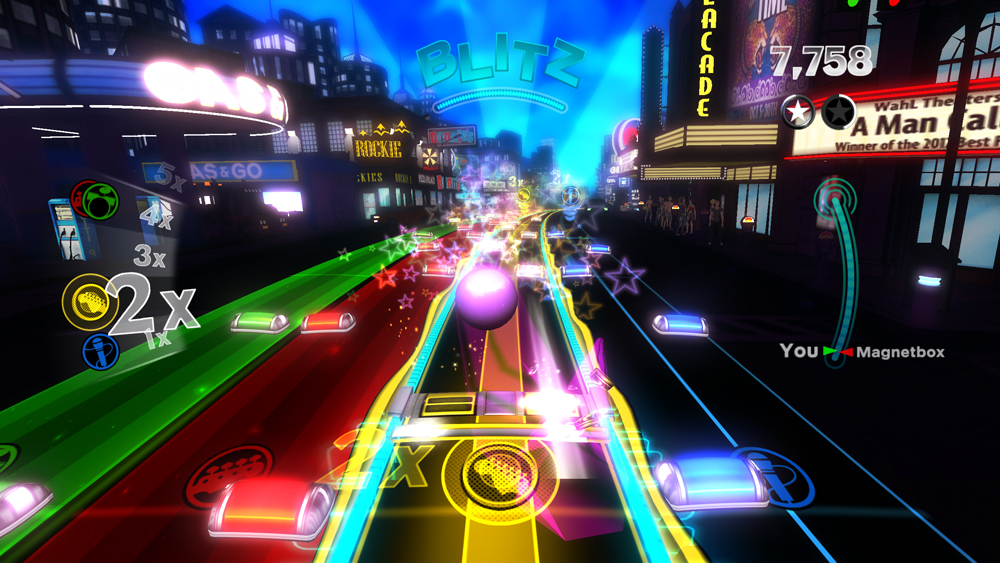Select the empty dark star under the score

click(x=838, y=113)
